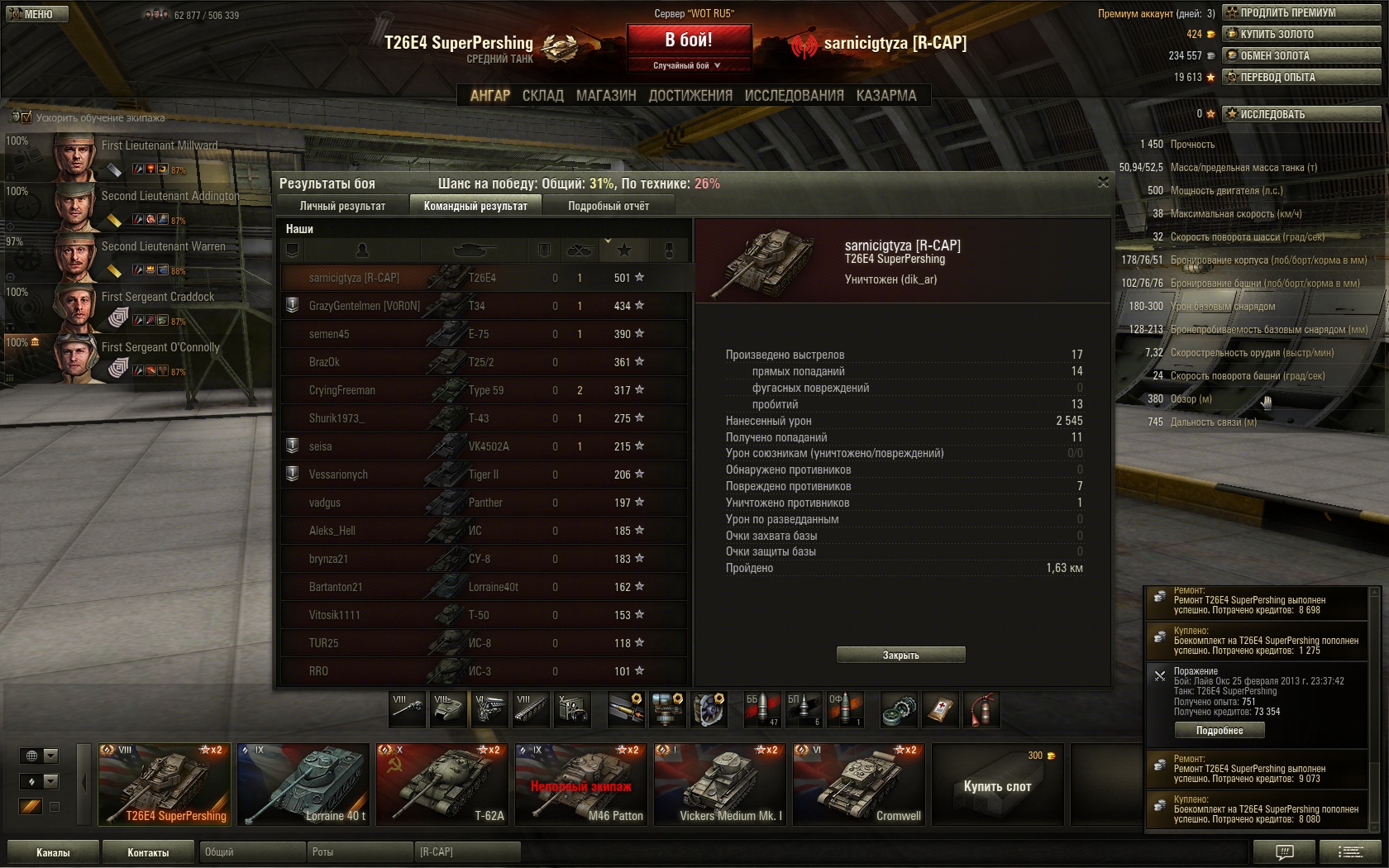The height and width of the screenshot is (868, 1389).
Task: Start battle with the red В бой! button
Action: pos(689,40)
